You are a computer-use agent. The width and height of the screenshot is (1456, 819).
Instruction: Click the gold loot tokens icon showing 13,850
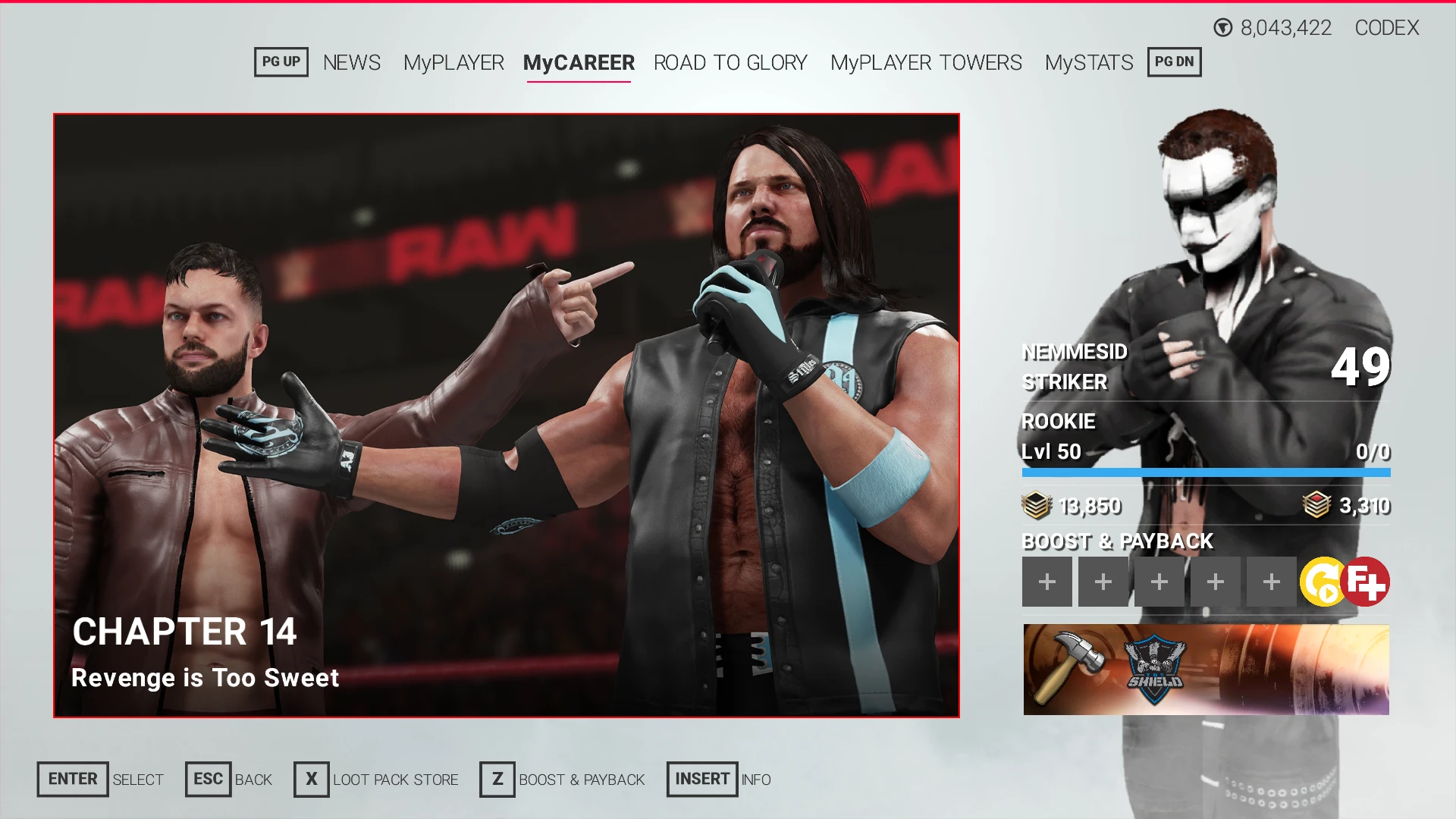click(1038, 505)
